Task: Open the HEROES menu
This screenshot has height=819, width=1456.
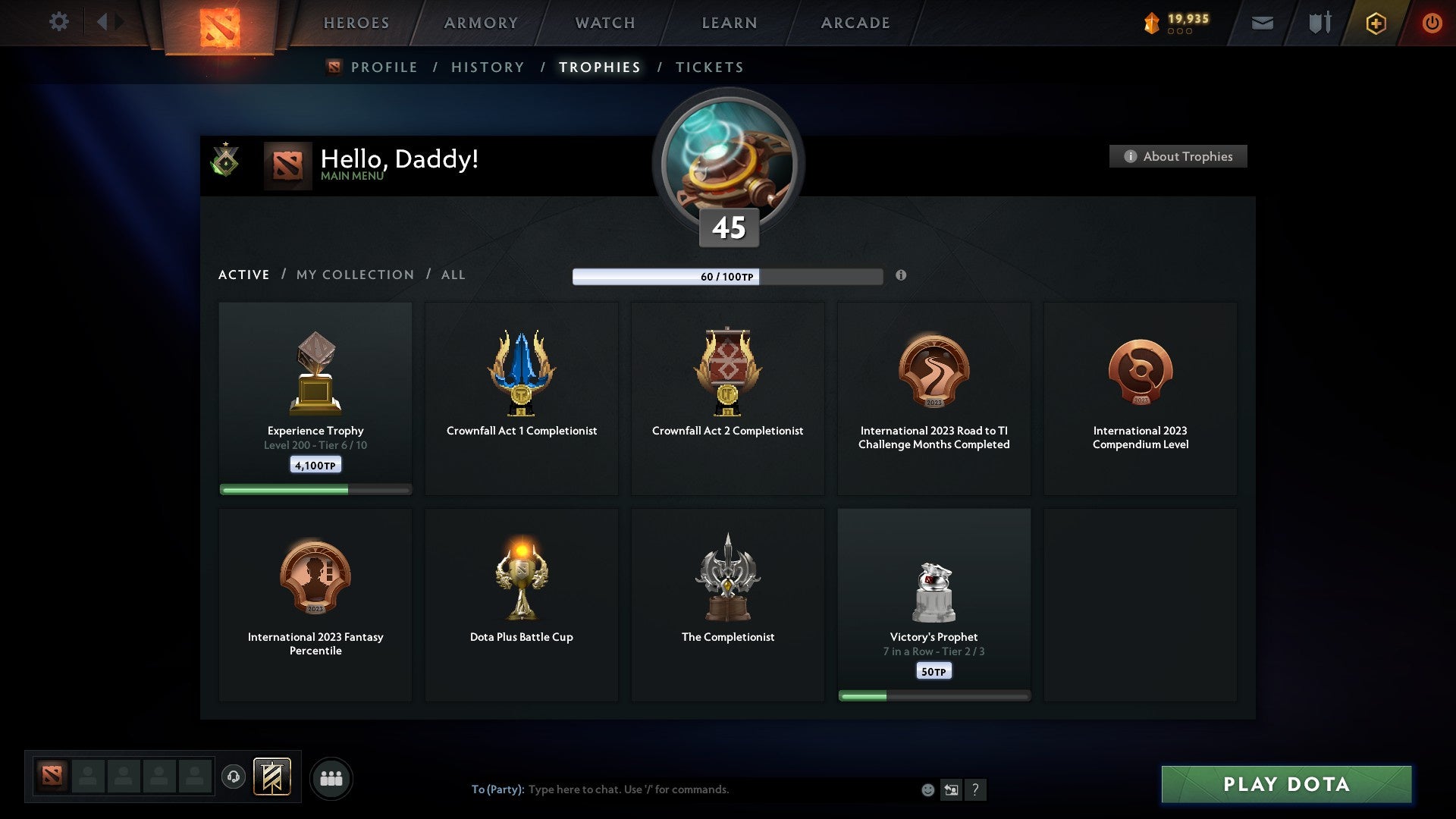Action: 356,23
